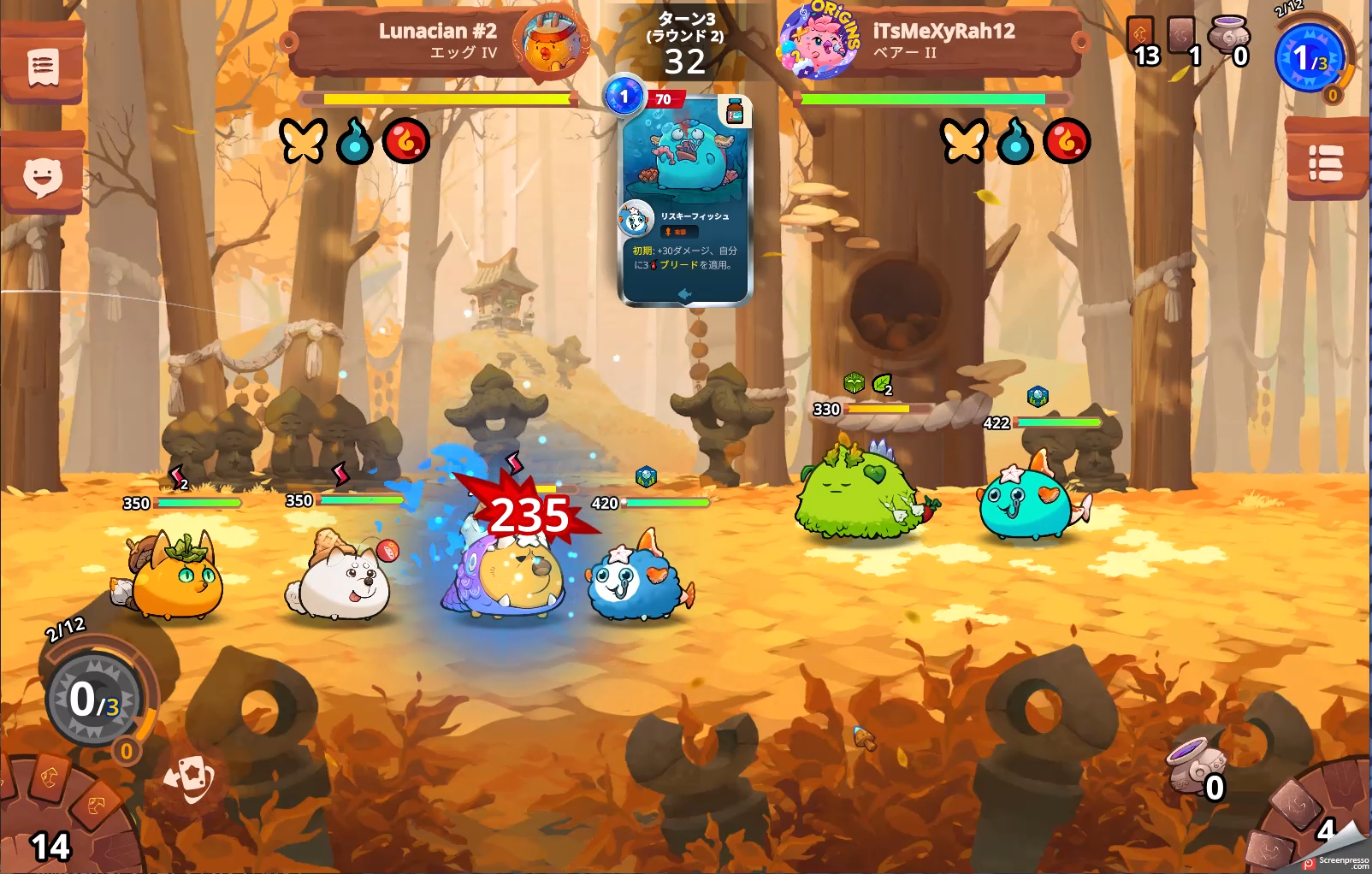Image resolution: width=1372 pixels, height=874 pixels.
Task: Select iTsMeXyRah12's blue water drop rune
Action: tap(1015, 142)
